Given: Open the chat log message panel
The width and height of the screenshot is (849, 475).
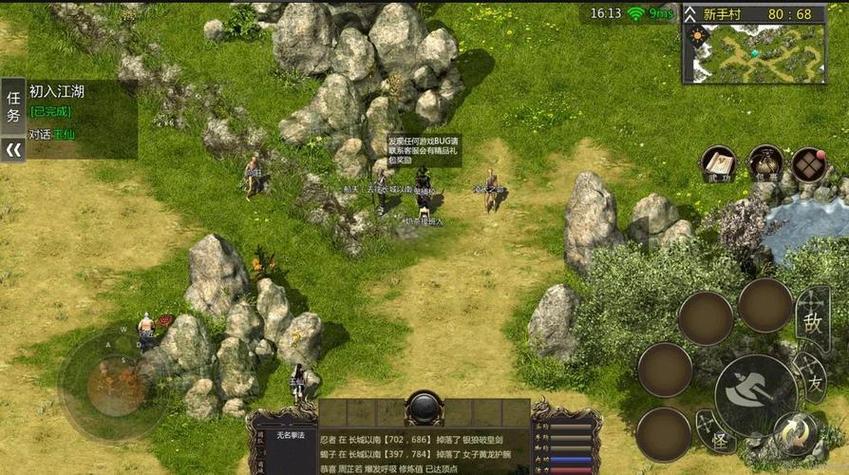Looking at the screenshot, I should click(x=425, y=450).
